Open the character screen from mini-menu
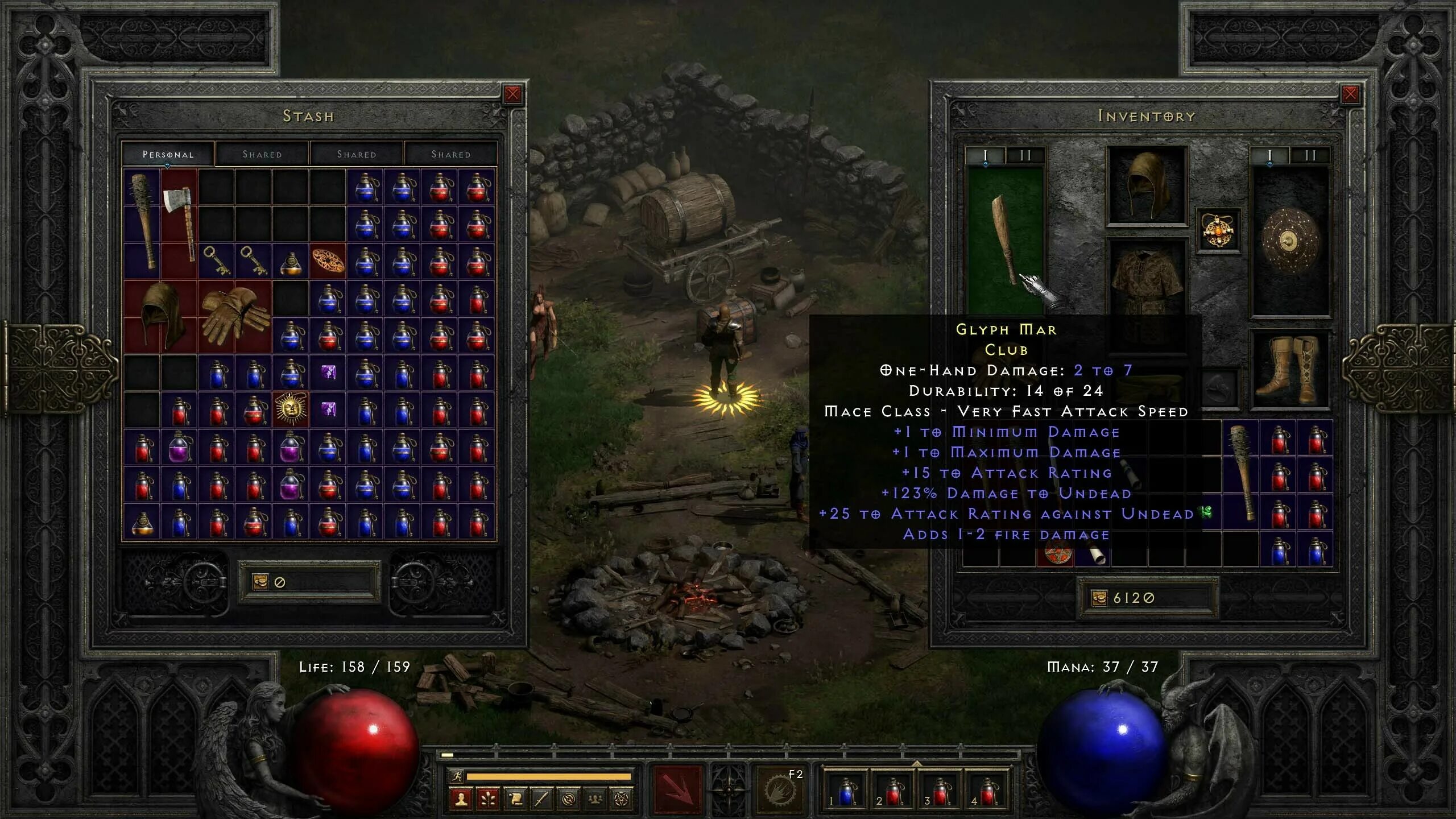This screenshot has width=1456, height=819. click(461, 800)
